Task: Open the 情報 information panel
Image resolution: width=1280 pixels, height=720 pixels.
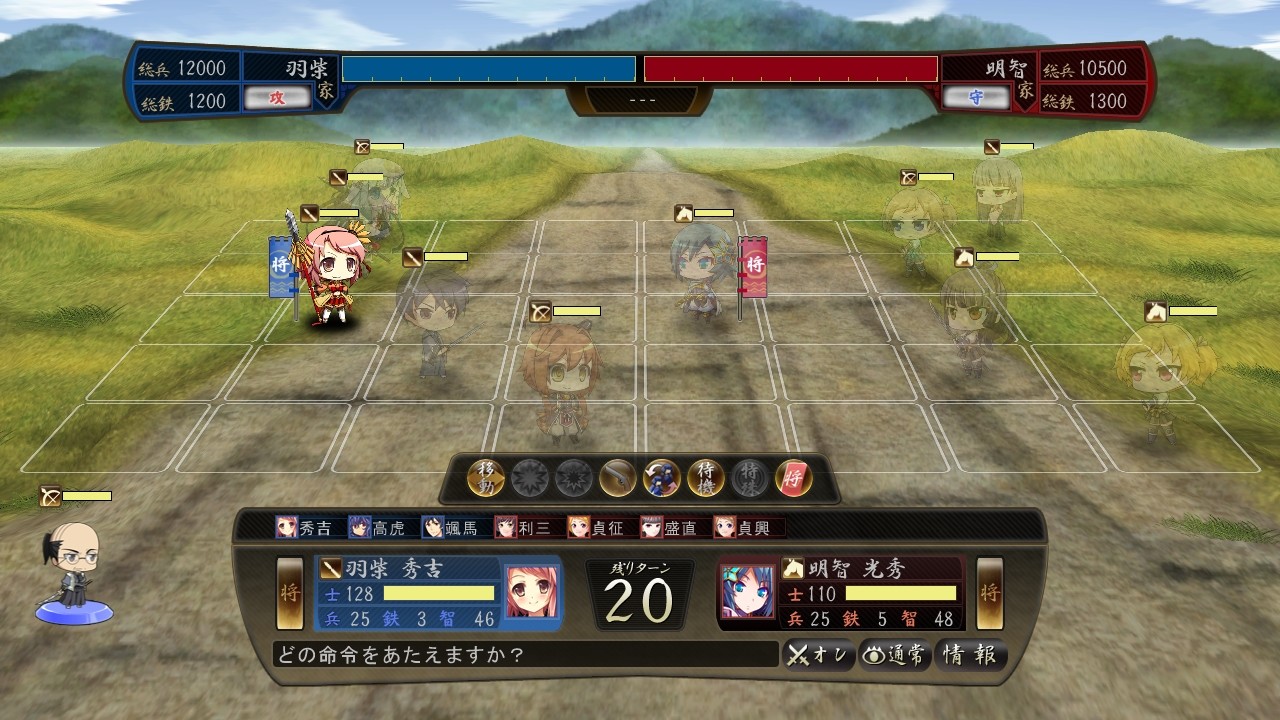Action: 970,655
